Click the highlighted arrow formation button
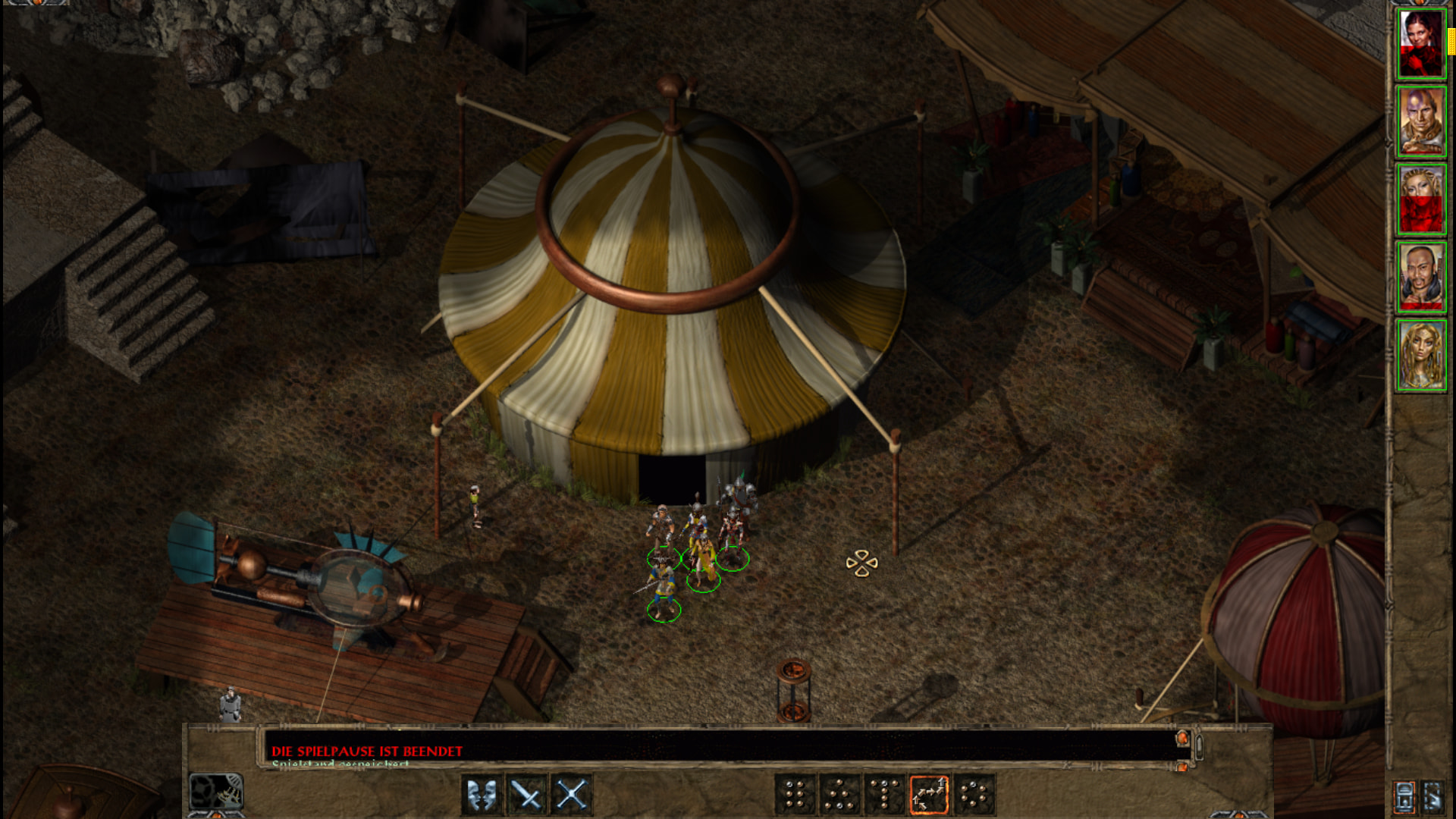The image size is (1456, 819). (x=929, y=795)
